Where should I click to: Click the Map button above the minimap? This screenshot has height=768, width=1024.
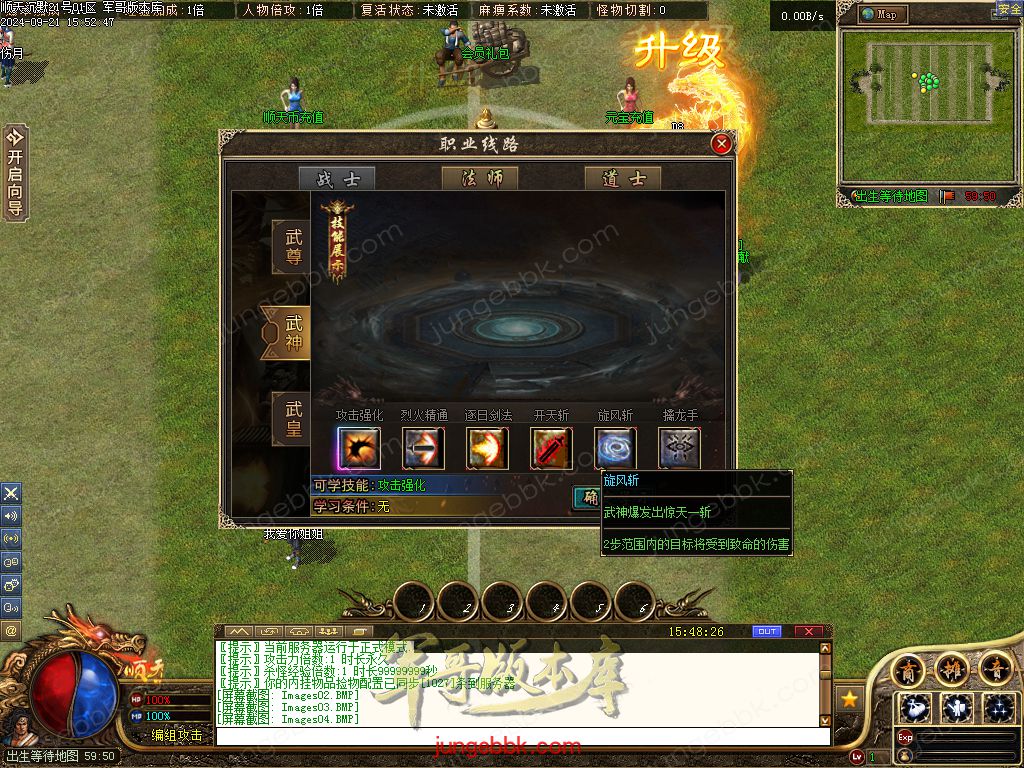click(883, 14)
